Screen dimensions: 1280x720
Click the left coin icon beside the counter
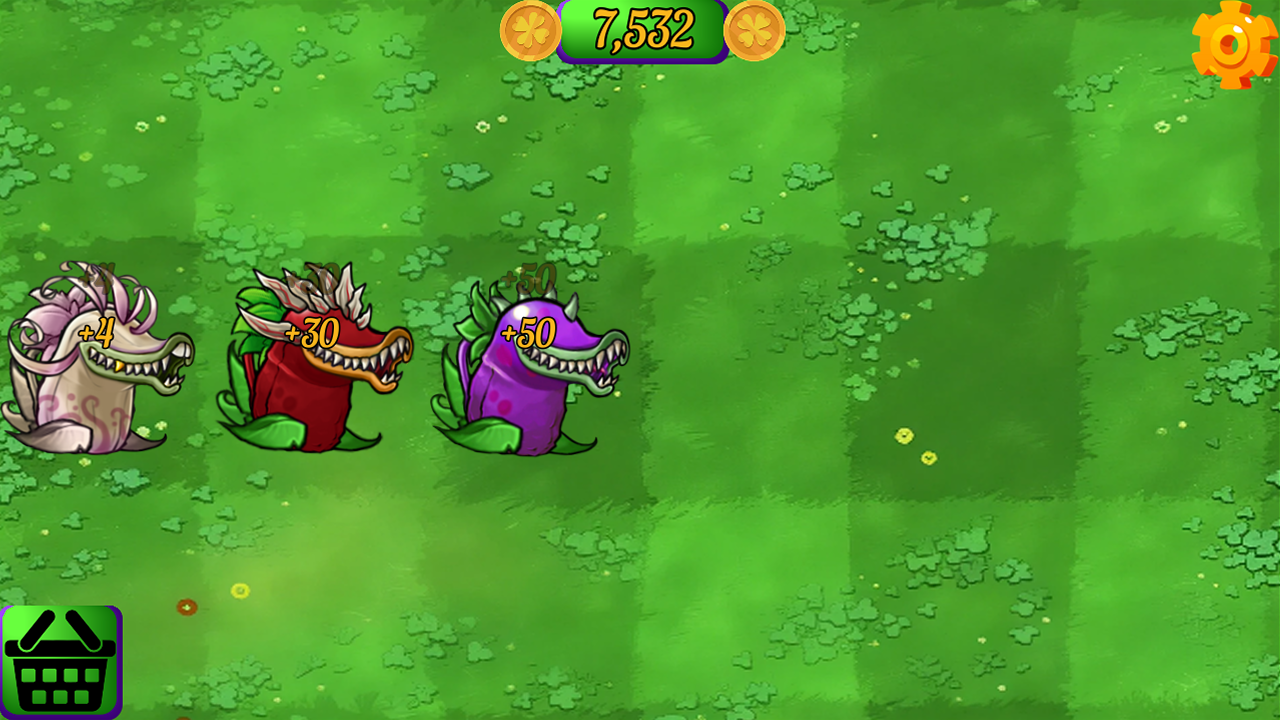click(529, 31)
